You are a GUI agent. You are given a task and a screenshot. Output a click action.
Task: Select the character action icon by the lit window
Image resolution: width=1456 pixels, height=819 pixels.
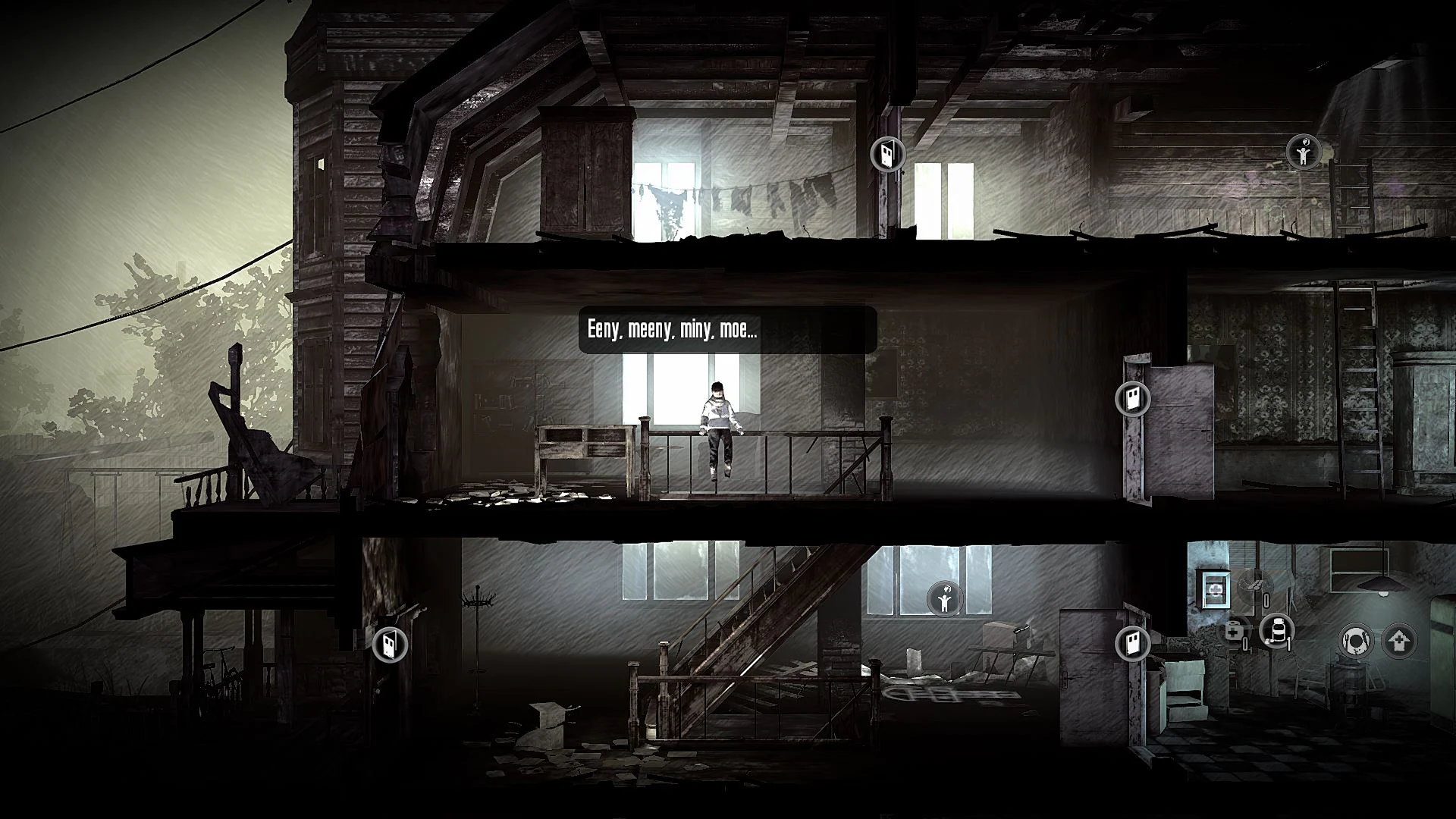click(944, 598)
